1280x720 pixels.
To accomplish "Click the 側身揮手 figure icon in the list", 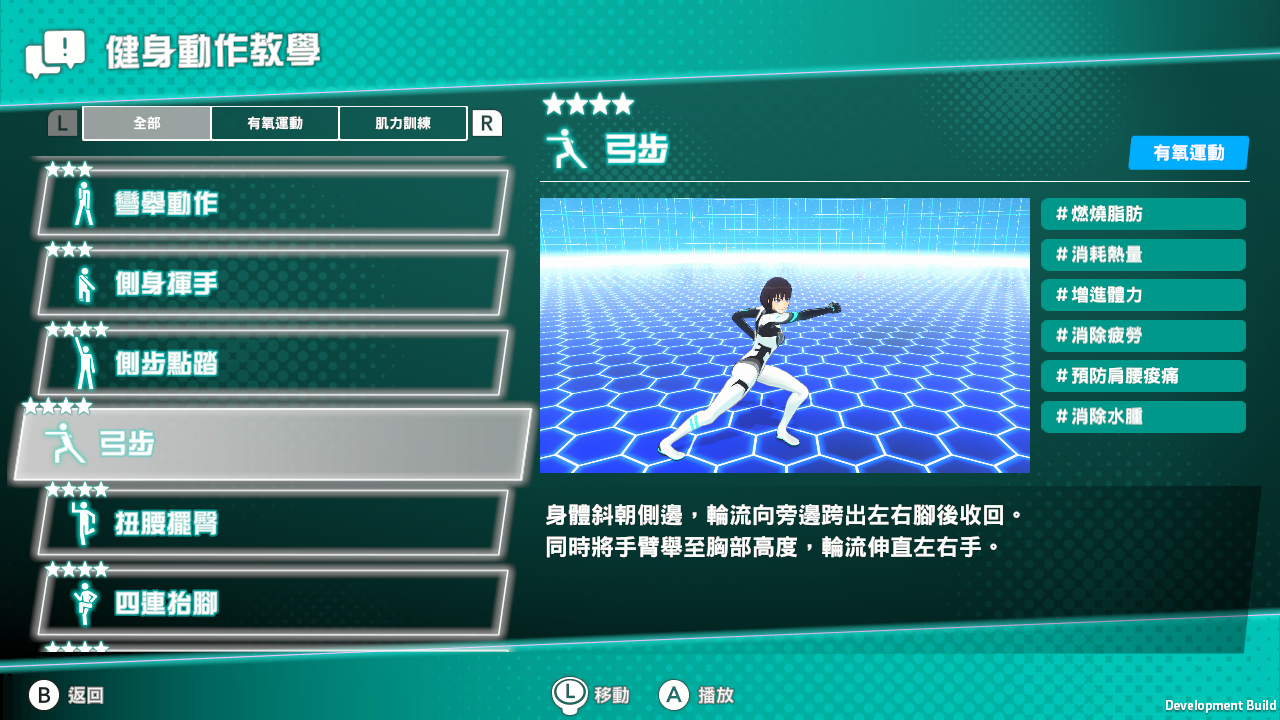I will [85, 283].
